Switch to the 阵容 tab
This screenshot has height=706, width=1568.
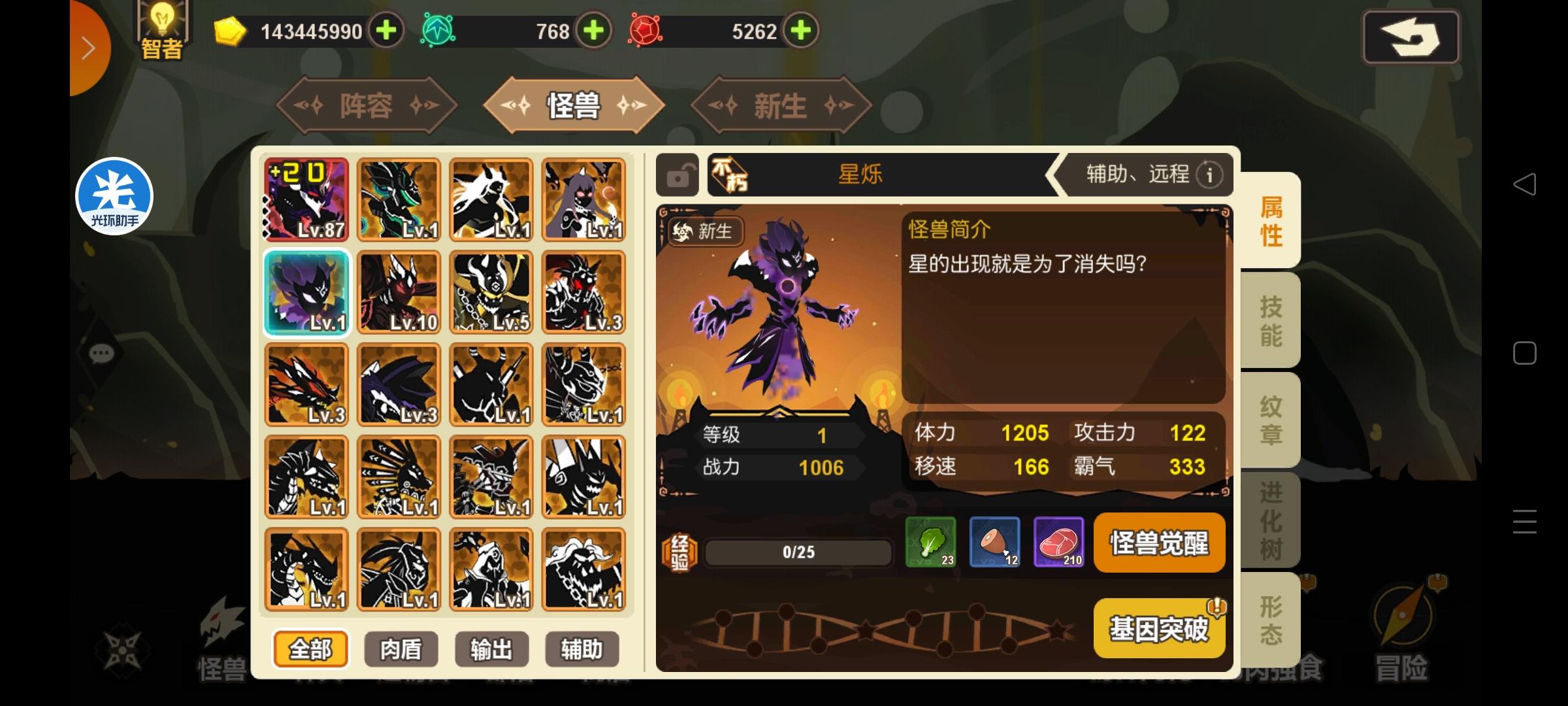(x=366, y=106)
